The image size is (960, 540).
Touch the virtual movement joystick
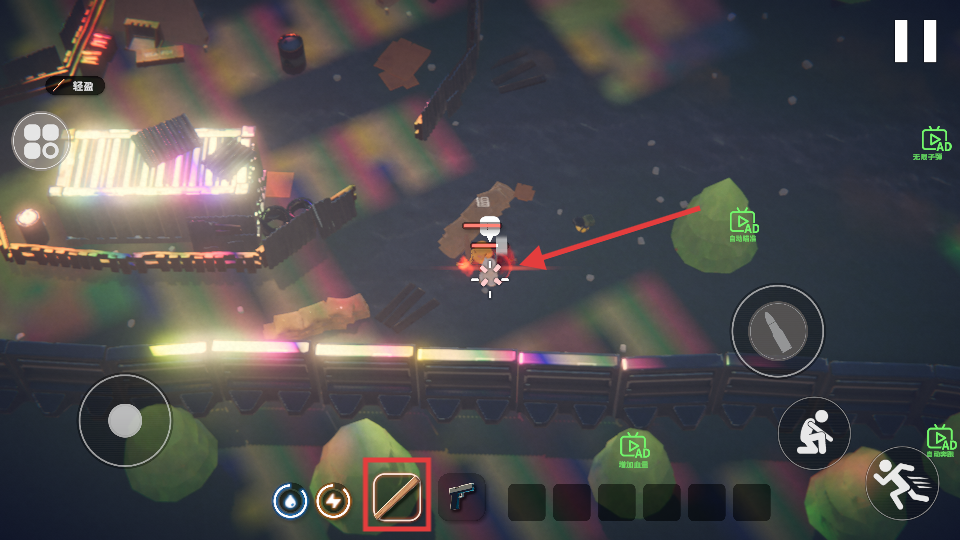[125, 420]
